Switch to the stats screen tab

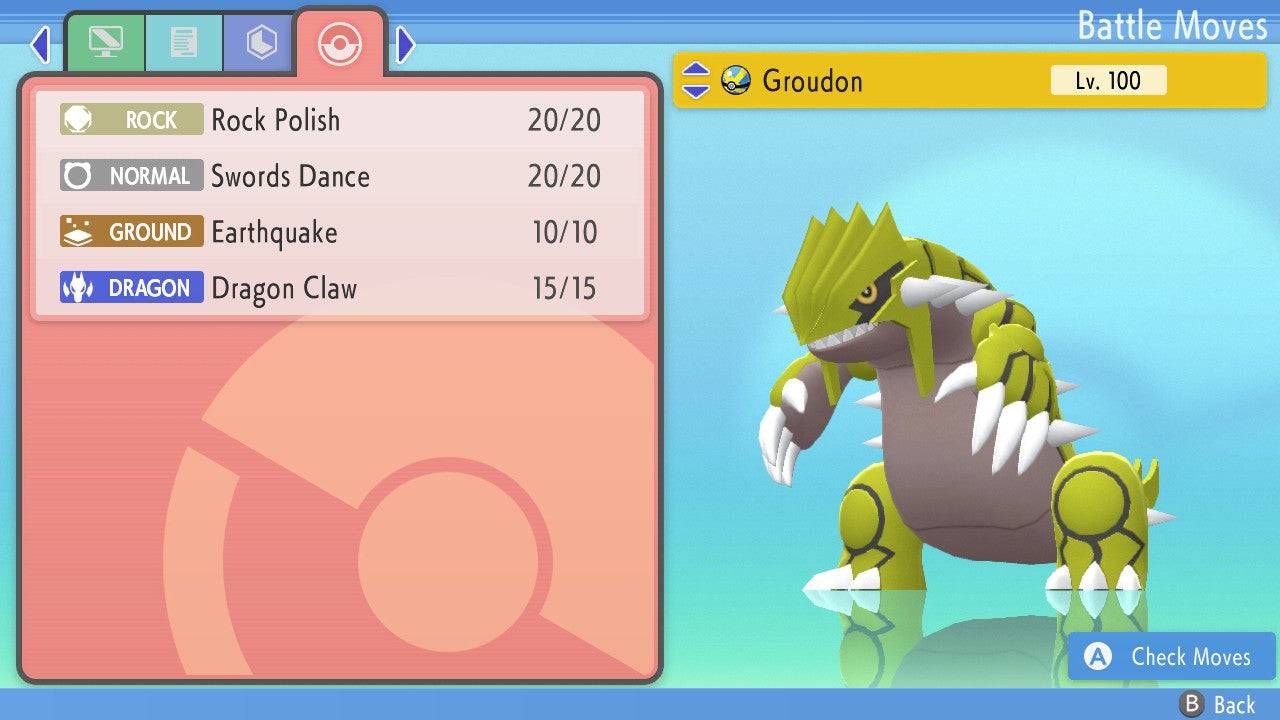tap(105, 42)
